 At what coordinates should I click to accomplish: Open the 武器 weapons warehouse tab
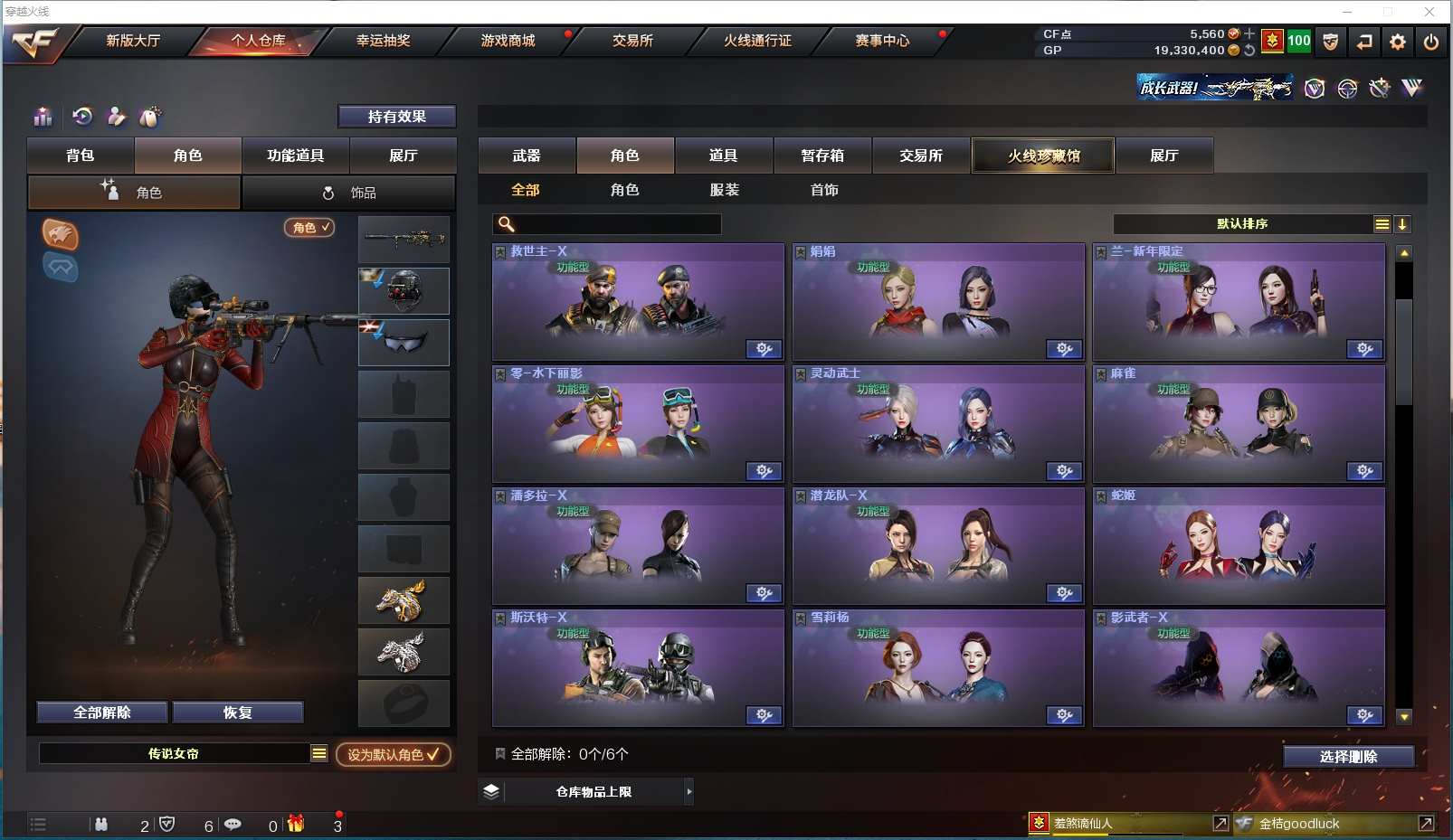pos(527,156)
